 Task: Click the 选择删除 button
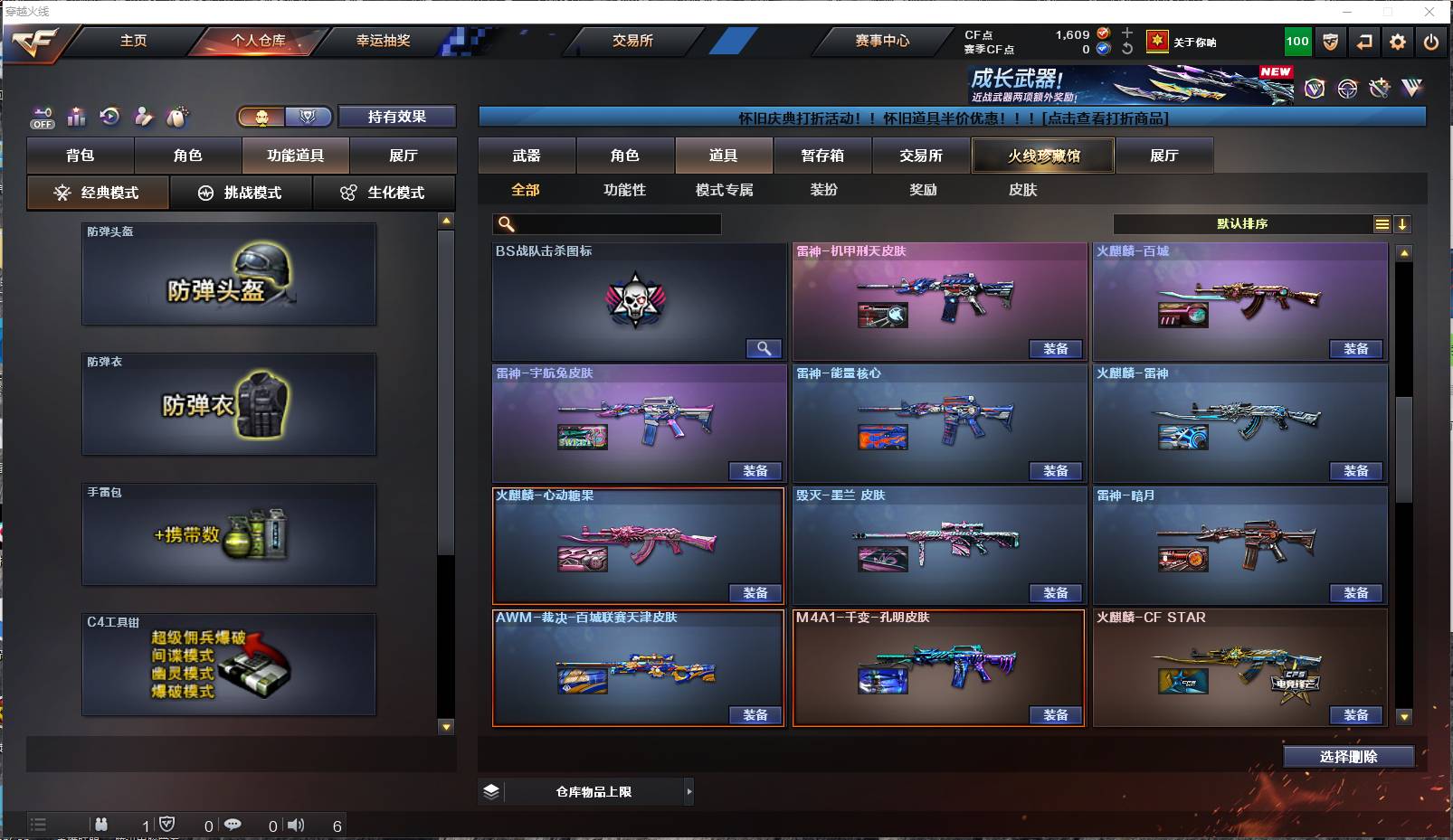pos(1350,756)
